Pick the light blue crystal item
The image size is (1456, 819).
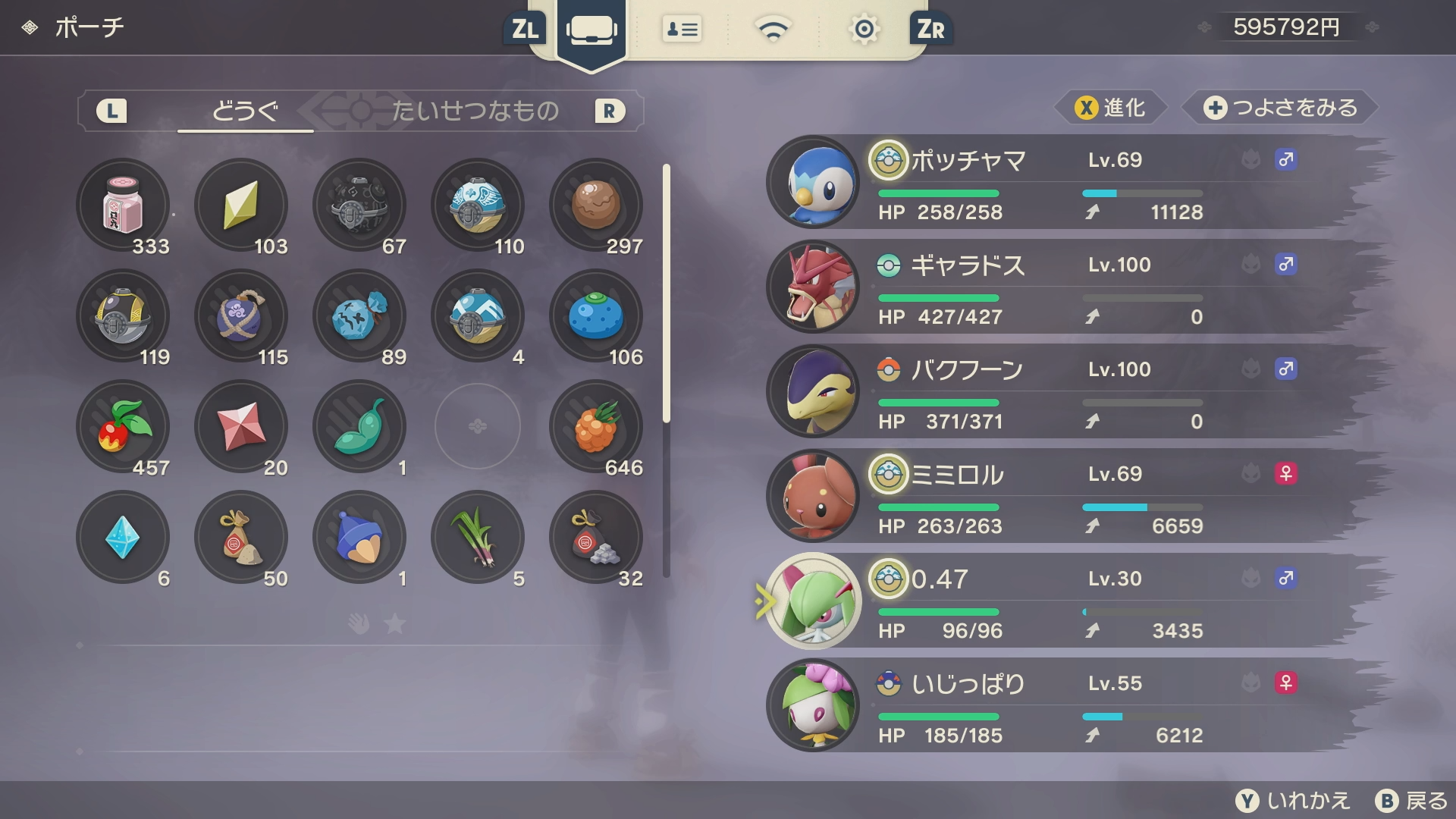(x=123, y=537)
